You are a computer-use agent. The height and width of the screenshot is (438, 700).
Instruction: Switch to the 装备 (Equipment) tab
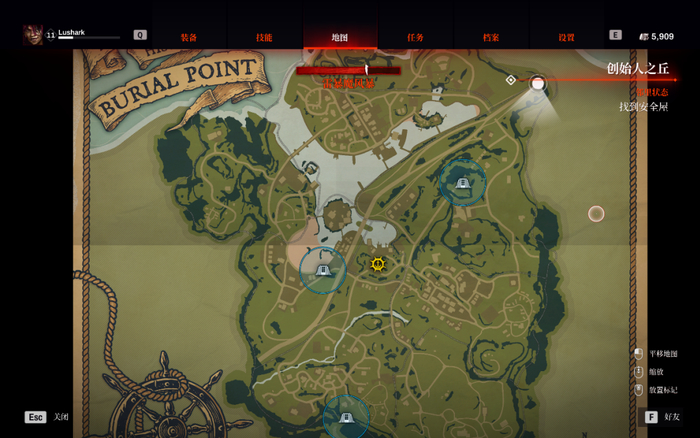pos(188,37)
